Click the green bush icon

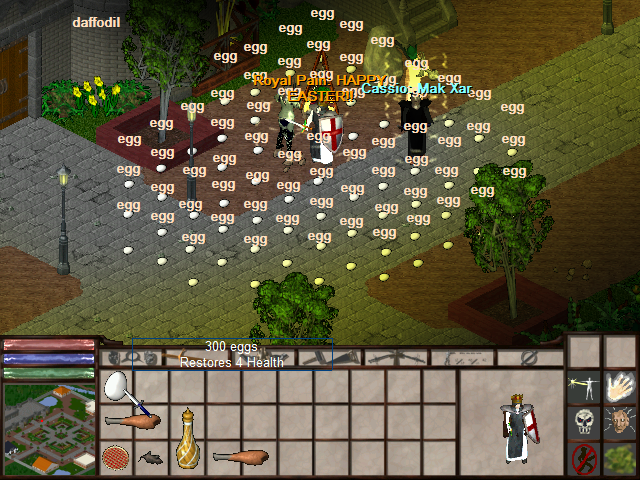pyautogui.click(x=621, y=458)
